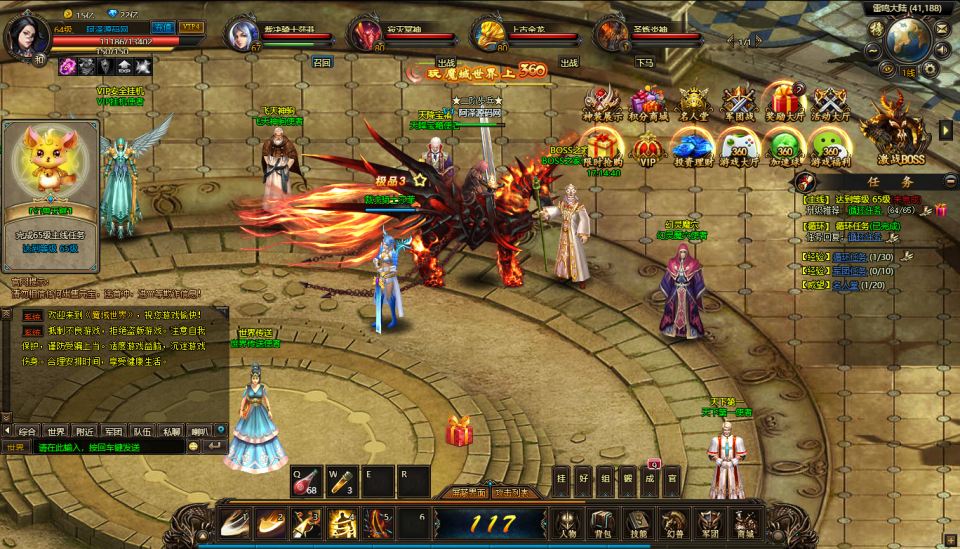Click the circular minimap

[908, 38]
